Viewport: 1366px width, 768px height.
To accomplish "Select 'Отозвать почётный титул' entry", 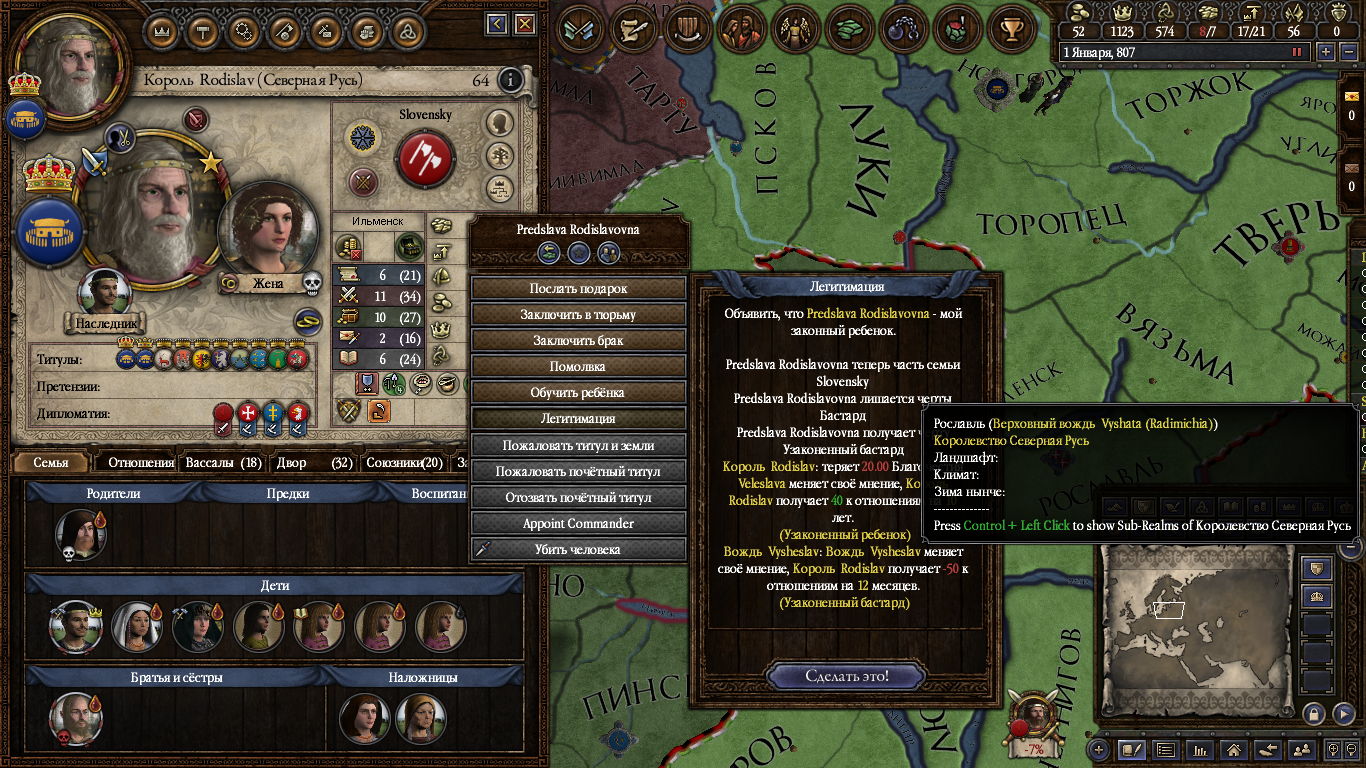I will pyautogui.click(x=578, y=497).
